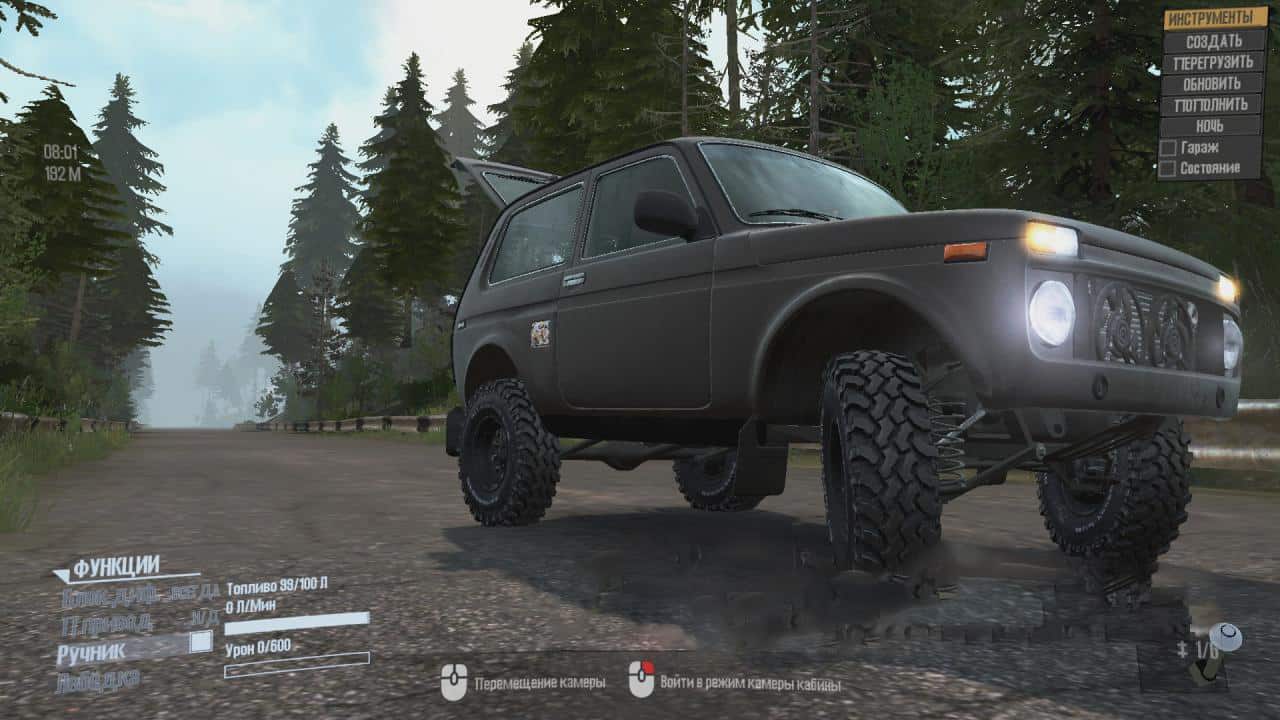
Task: Click the Создать button
Action: click(x=1212, y=41)
